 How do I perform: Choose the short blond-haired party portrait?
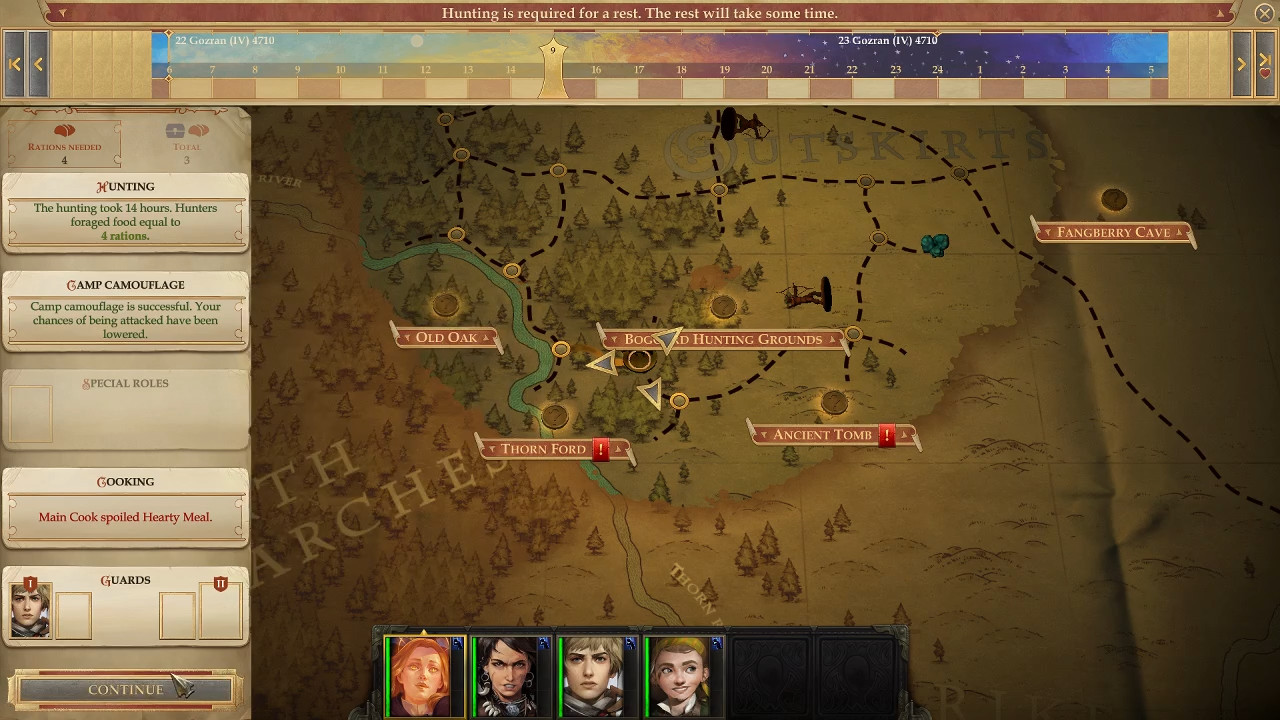pyautogui.click(x=597, y=676)
